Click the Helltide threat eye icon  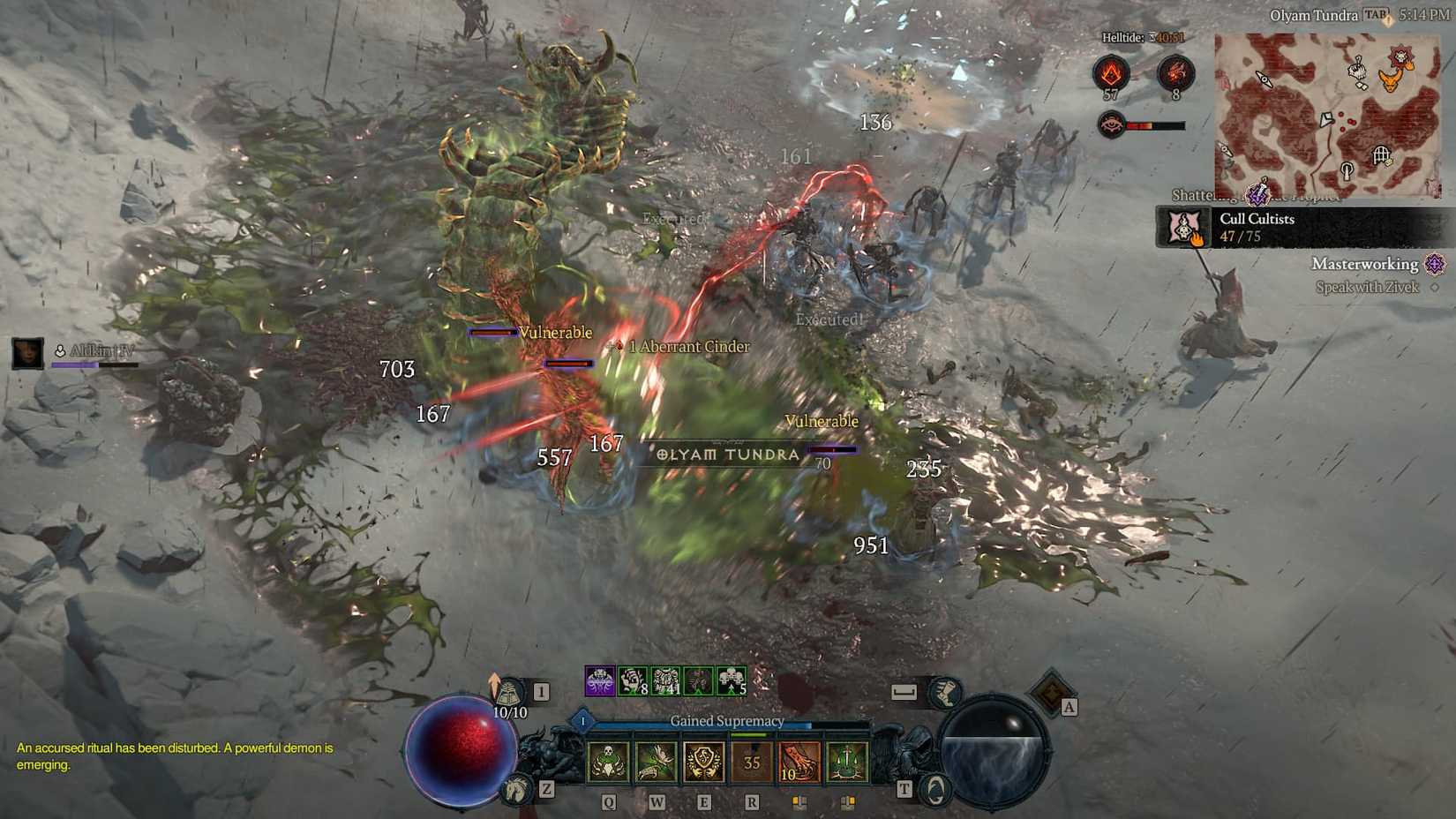pyautogui.click(x=1111, y=124)
